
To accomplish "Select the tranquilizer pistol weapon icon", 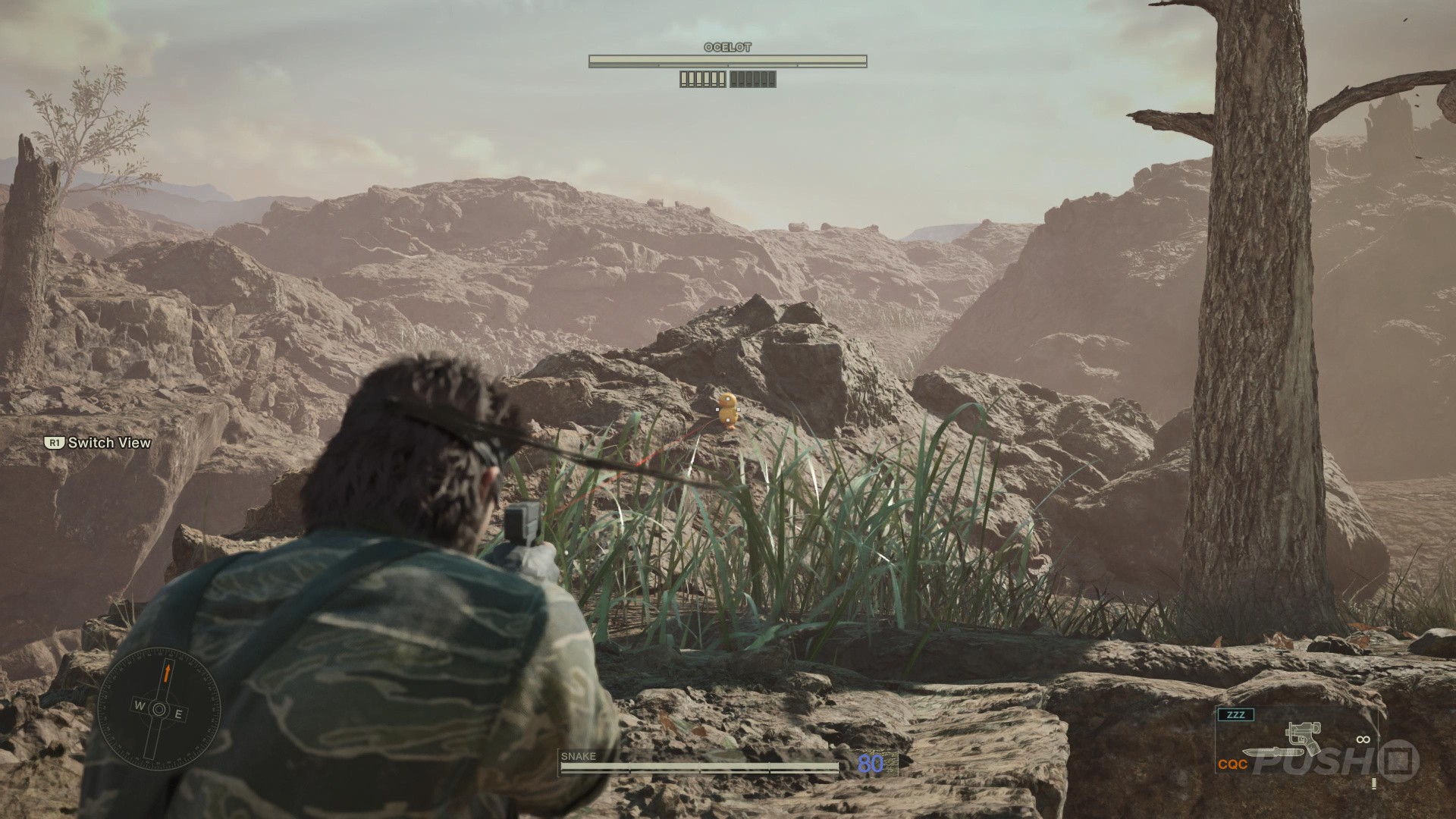I will tap(1305, 738).
